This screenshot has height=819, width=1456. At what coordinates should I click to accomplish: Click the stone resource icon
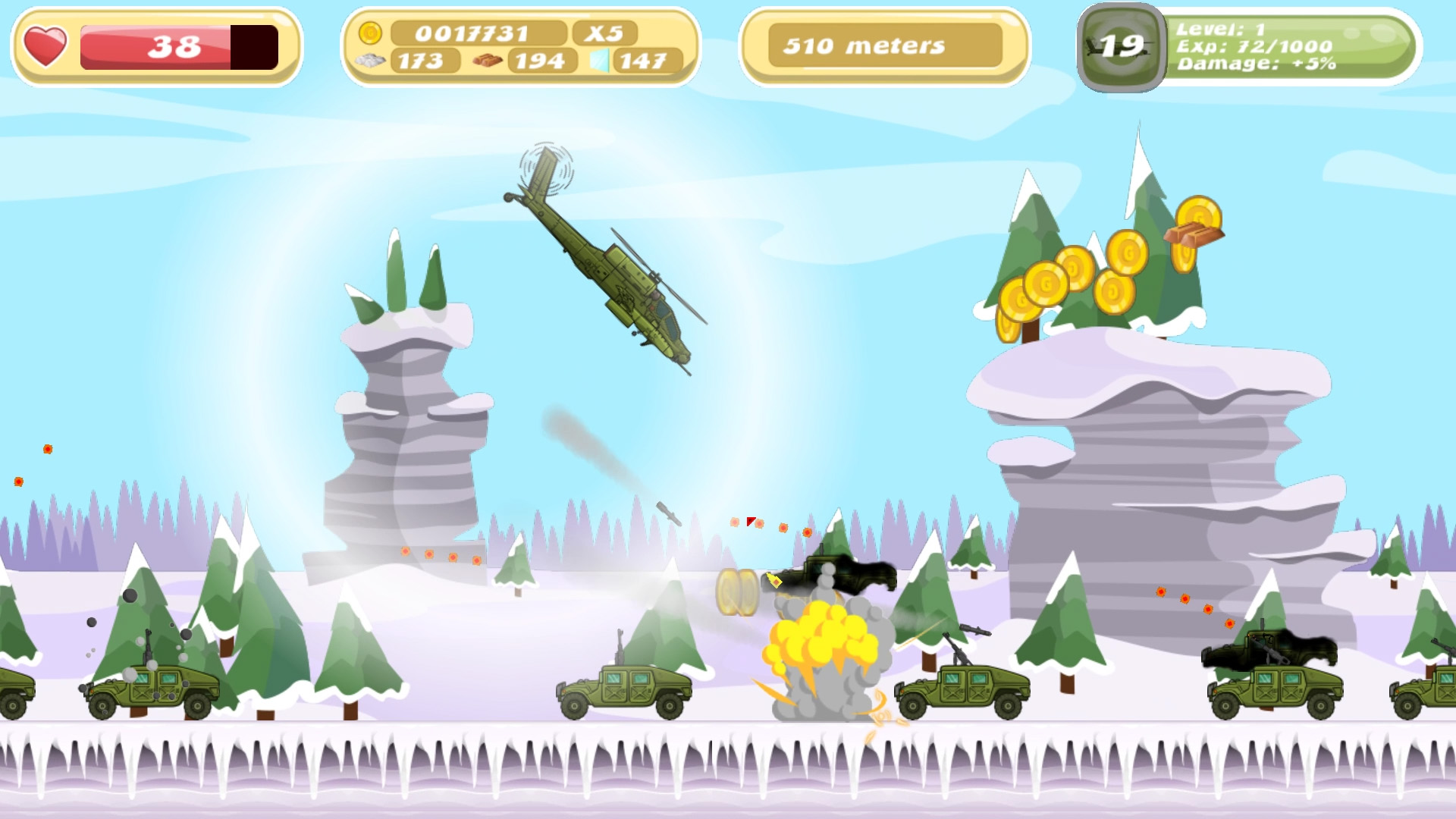click(x=369, y=60)
